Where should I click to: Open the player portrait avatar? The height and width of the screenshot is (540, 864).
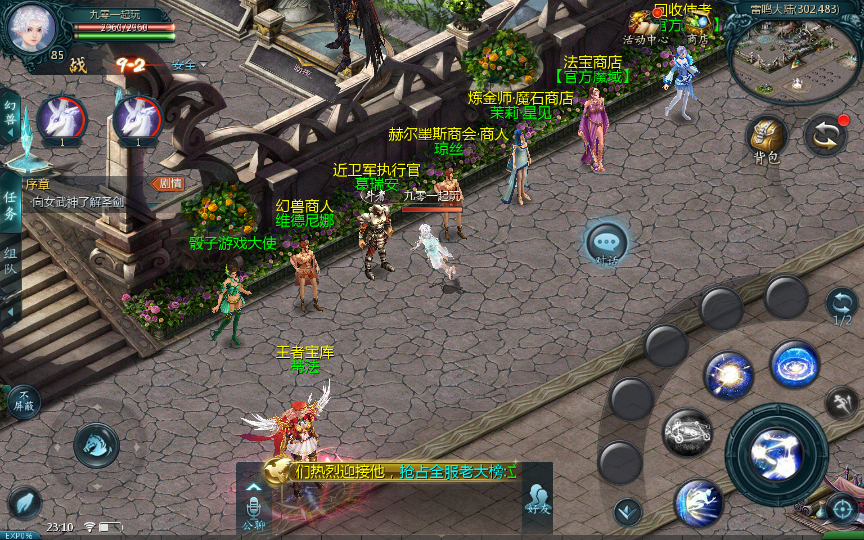31,29
